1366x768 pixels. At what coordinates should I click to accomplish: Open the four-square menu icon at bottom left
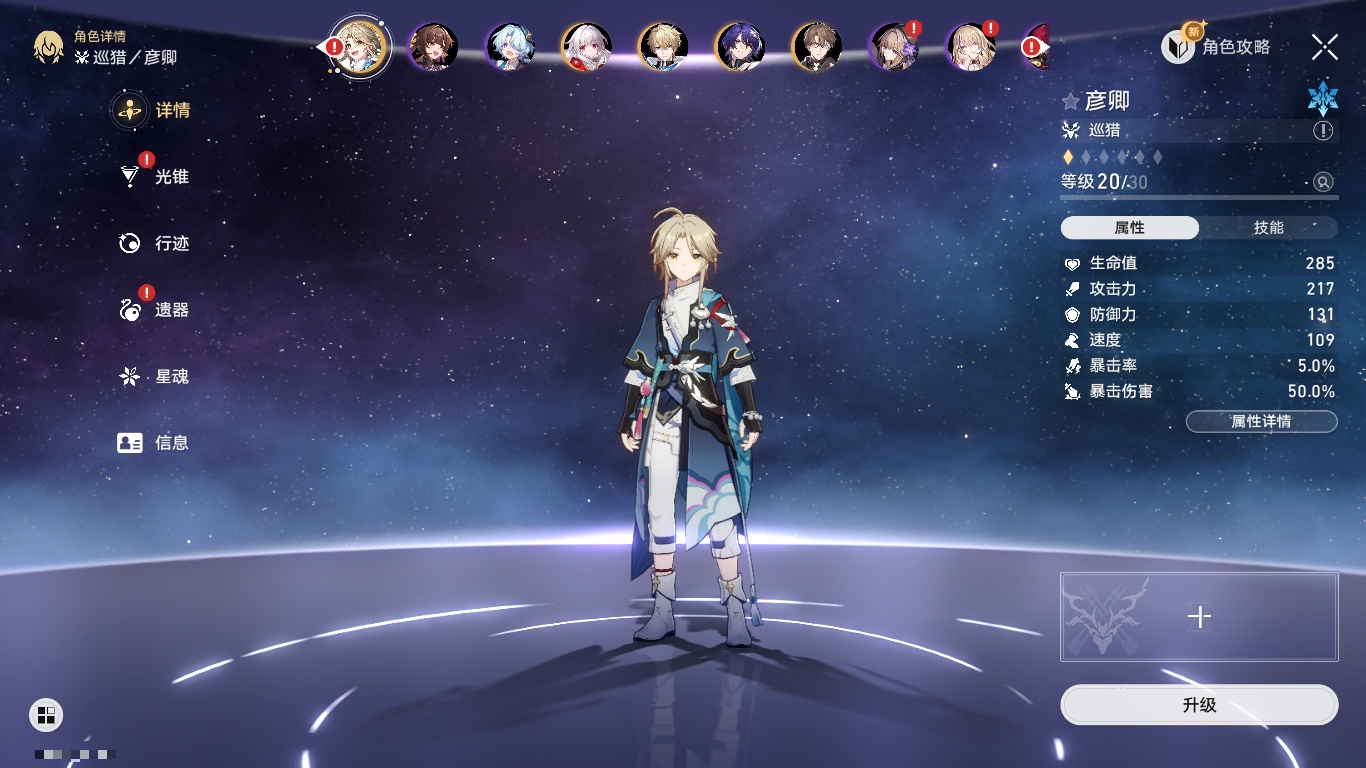click(x=46, y=714)
